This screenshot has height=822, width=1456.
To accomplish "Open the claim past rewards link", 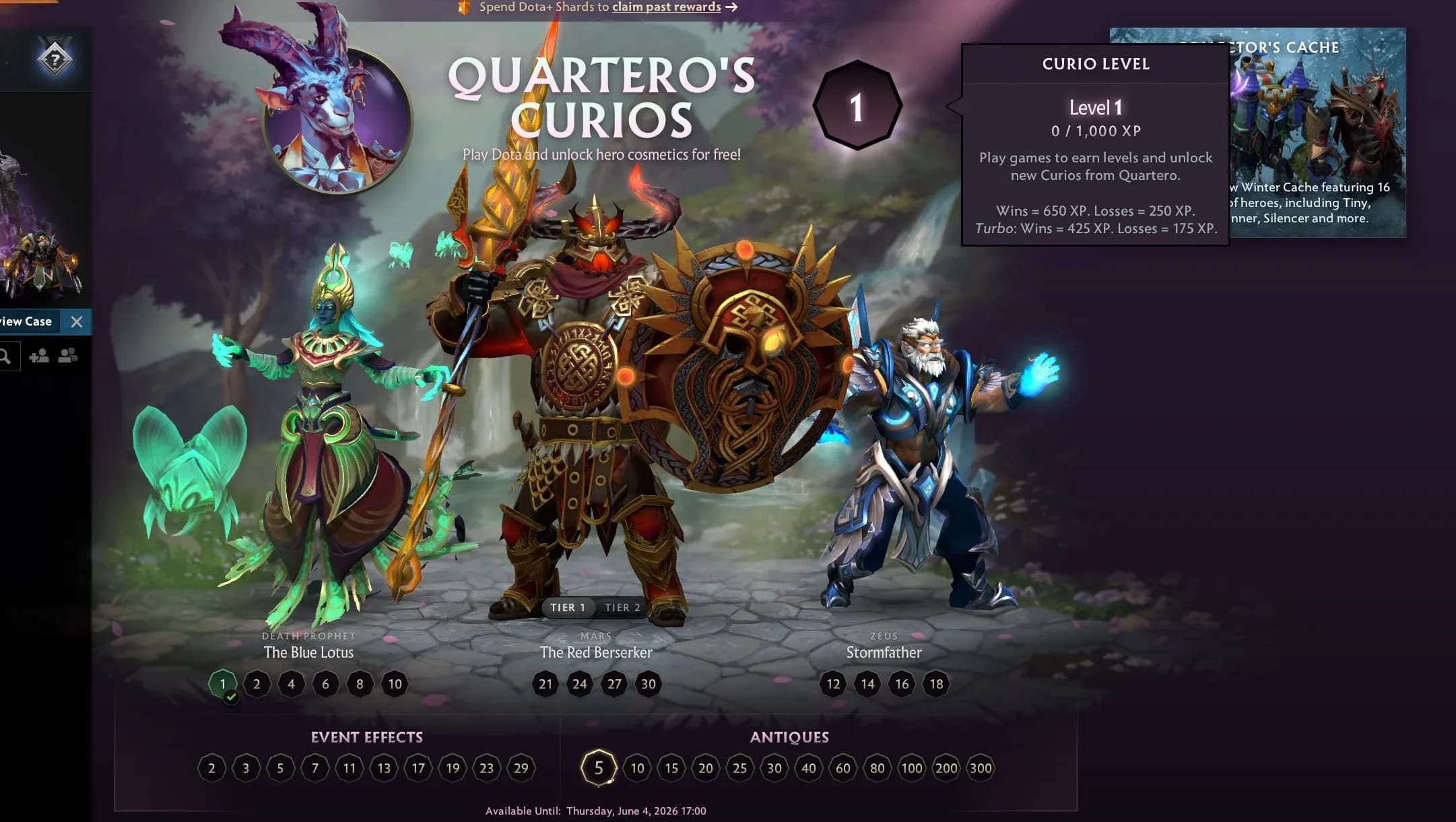I will (665, 7).
